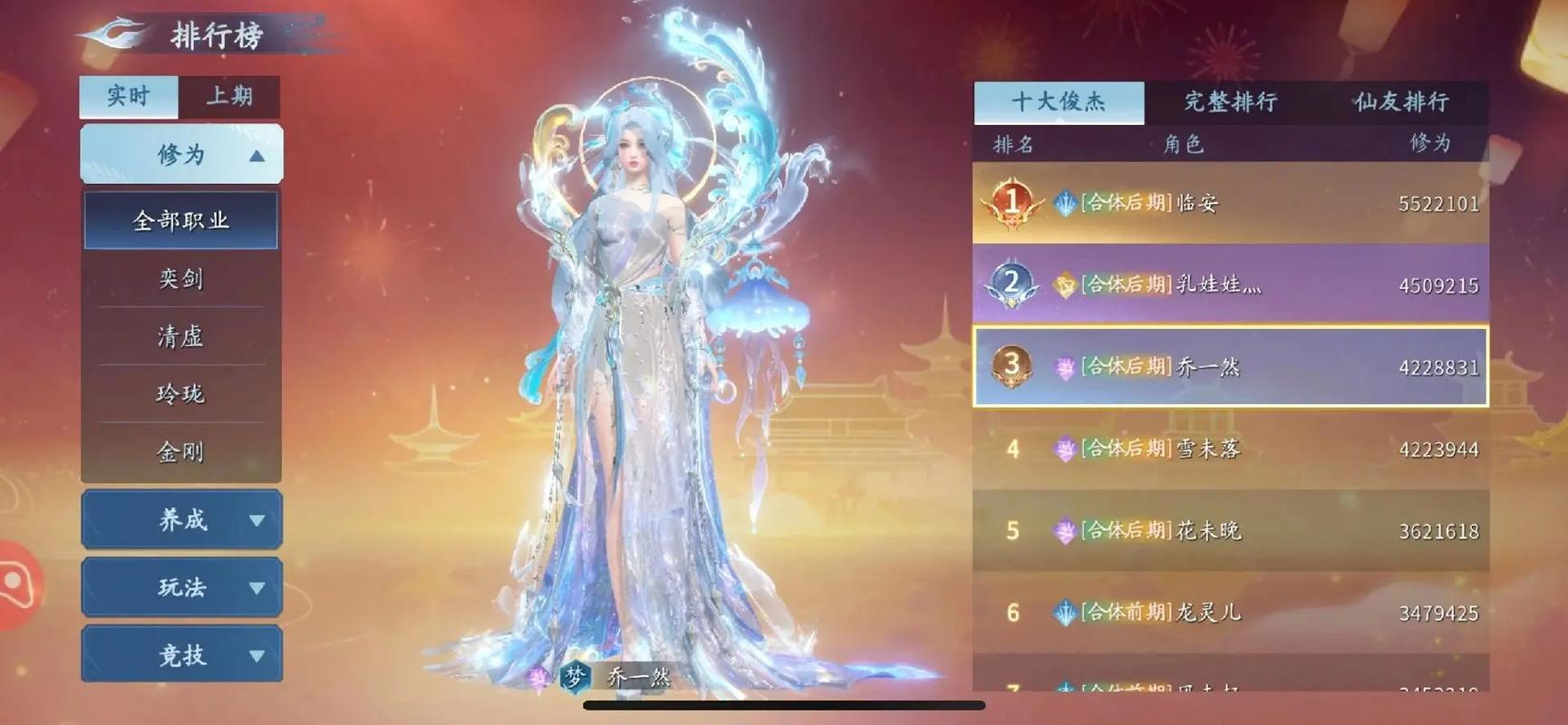The image size is (1568, 725).
Task: Open the 十大俊杰 tab
Action: 1059,101
